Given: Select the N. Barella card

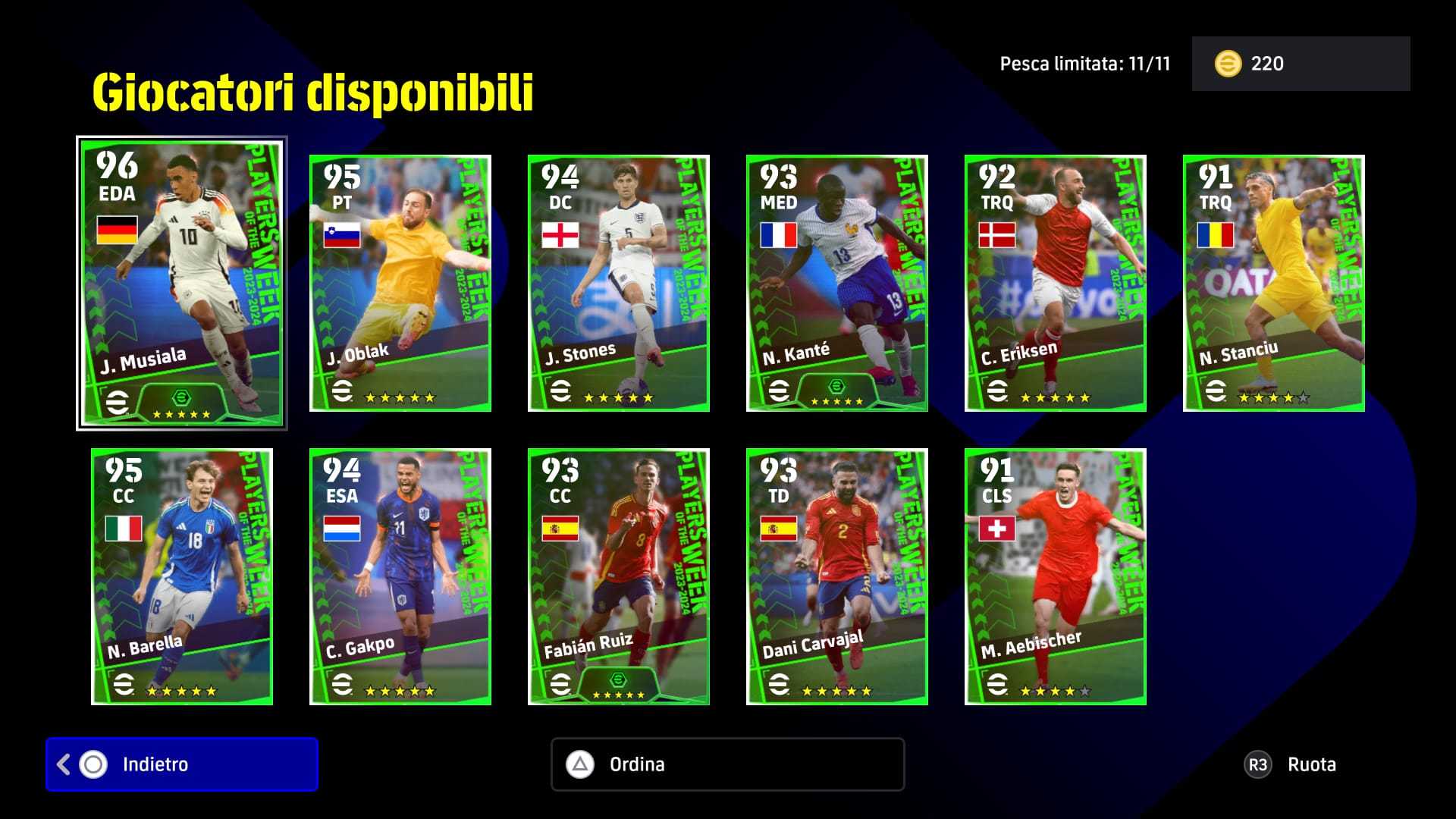Looking at the screenshot, I should (182, 576).
